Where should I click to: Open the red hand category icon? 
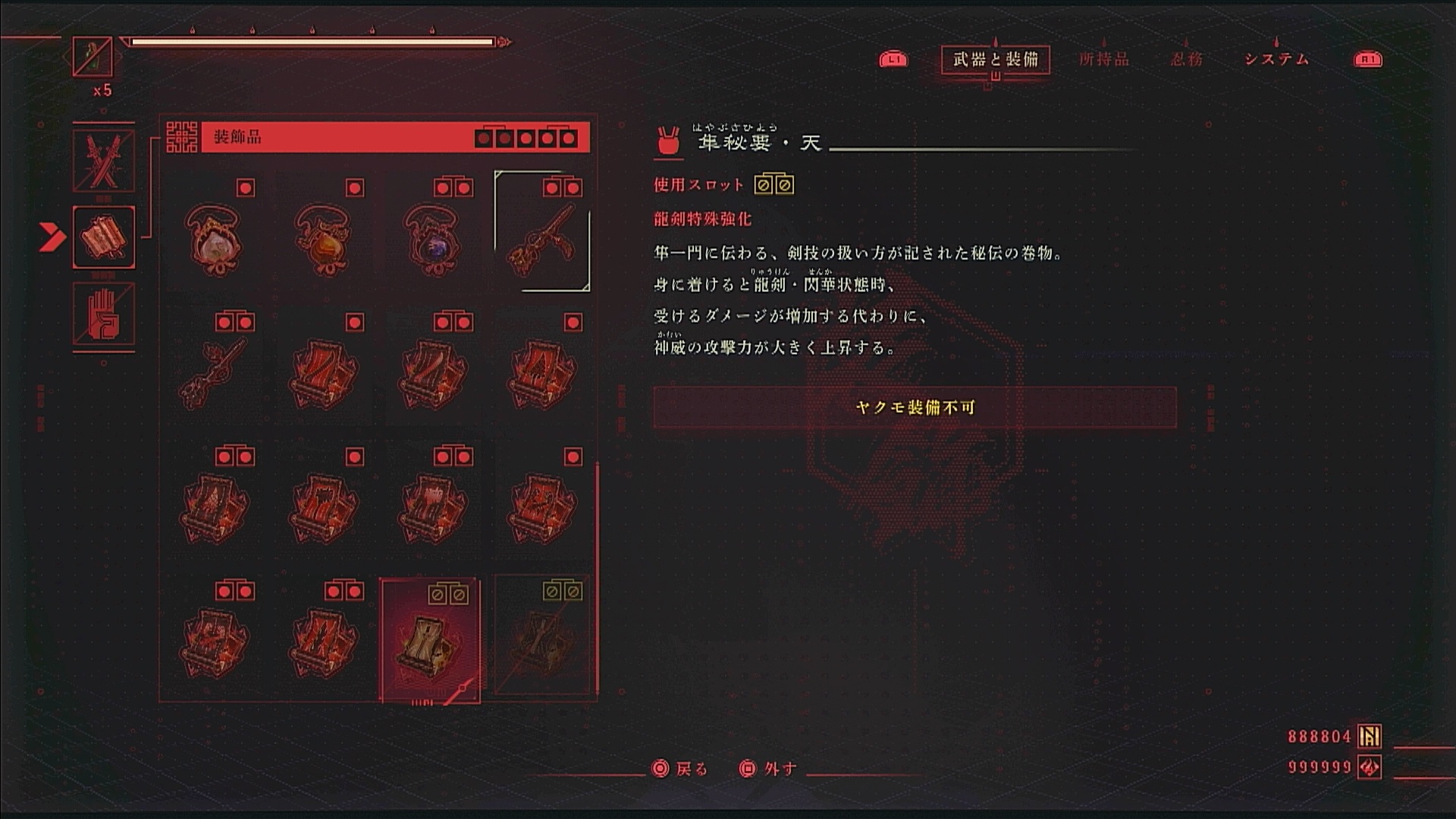pyautogui.click(x=104, y=314)
